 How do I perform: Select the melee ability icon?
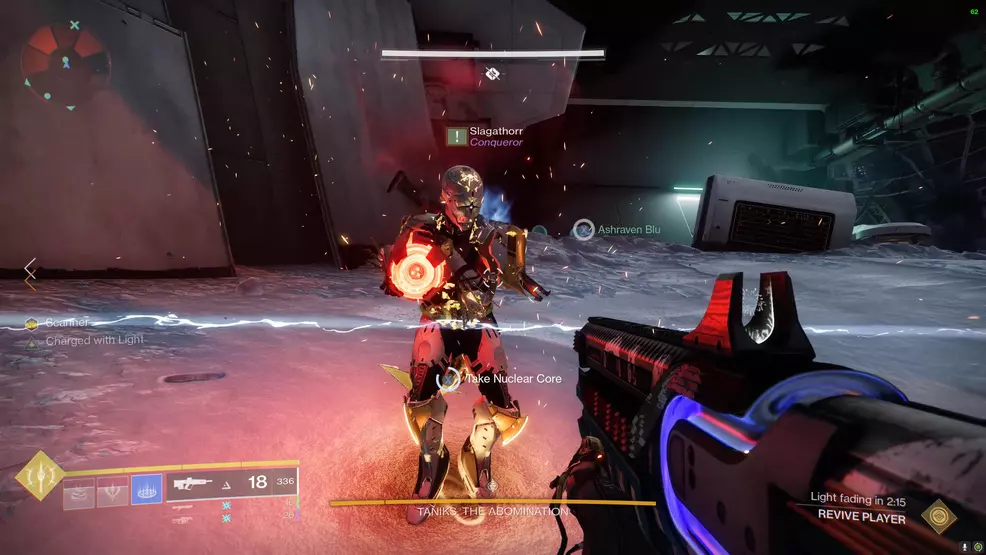click(x=112, y=491)
